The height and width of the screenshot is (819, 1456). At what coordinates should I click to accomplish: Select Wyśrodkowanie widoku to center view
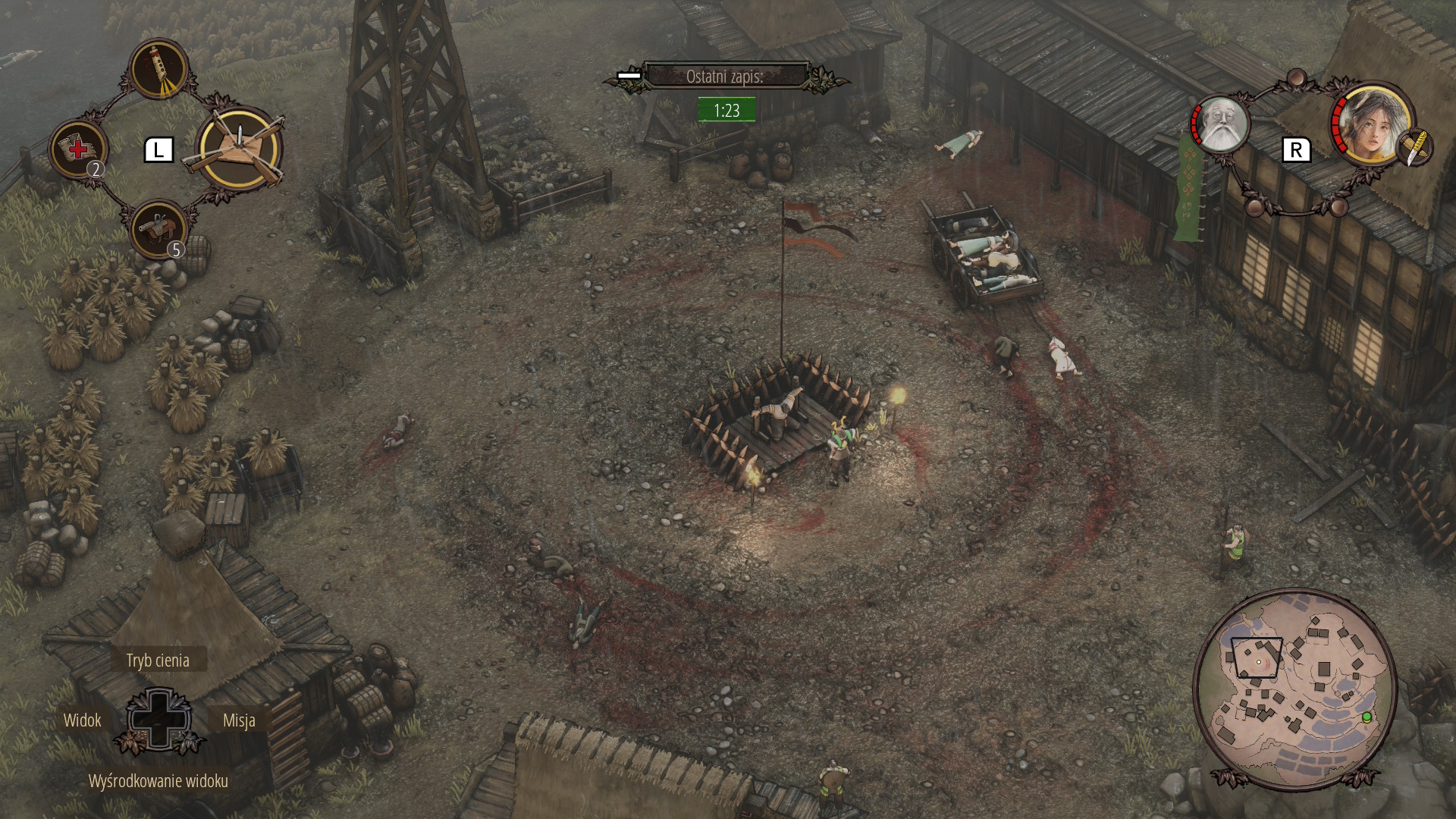click(x=158, y=781)
